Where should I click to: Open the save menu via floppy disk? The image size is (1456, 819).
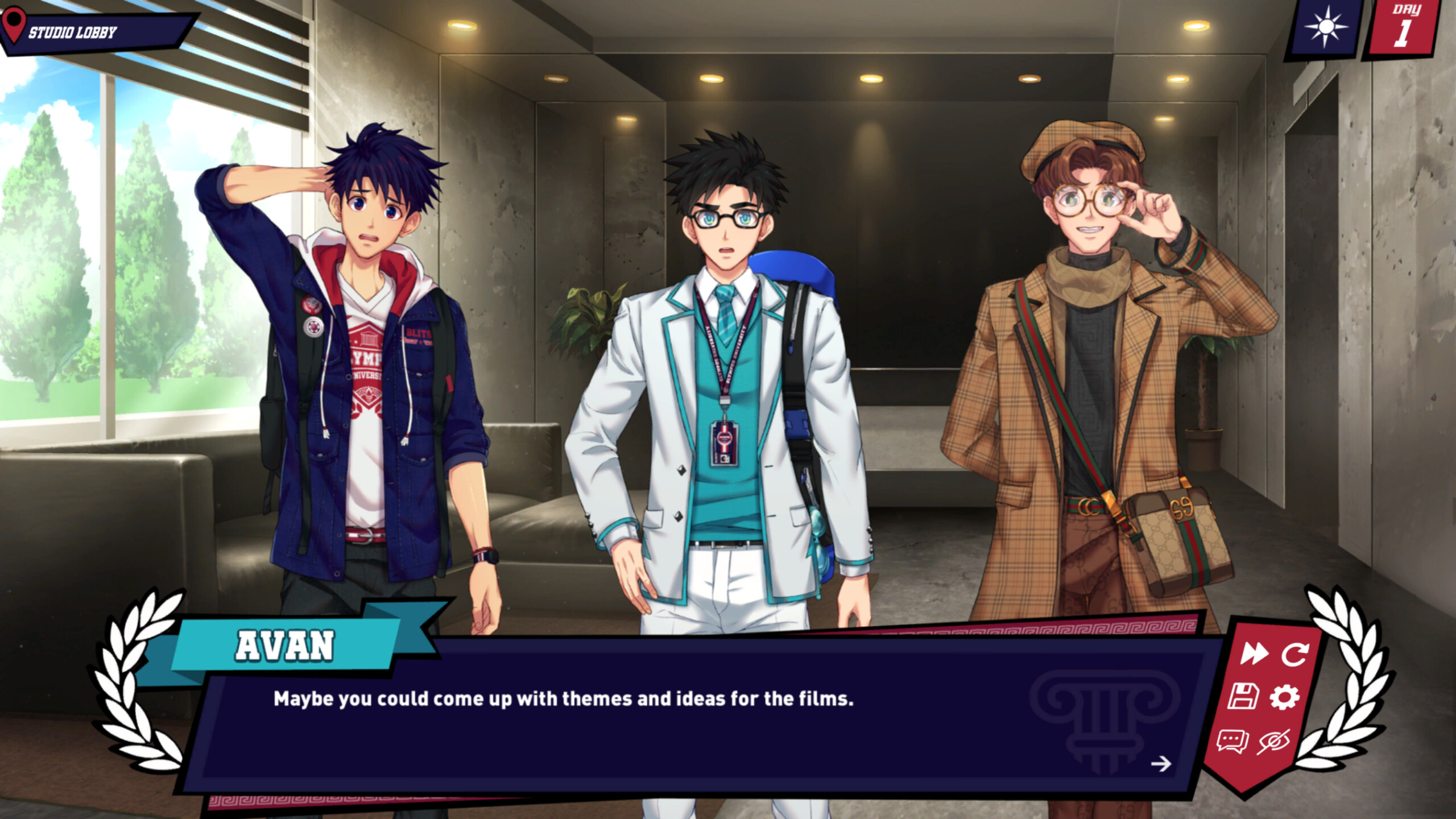[1243, 697]
